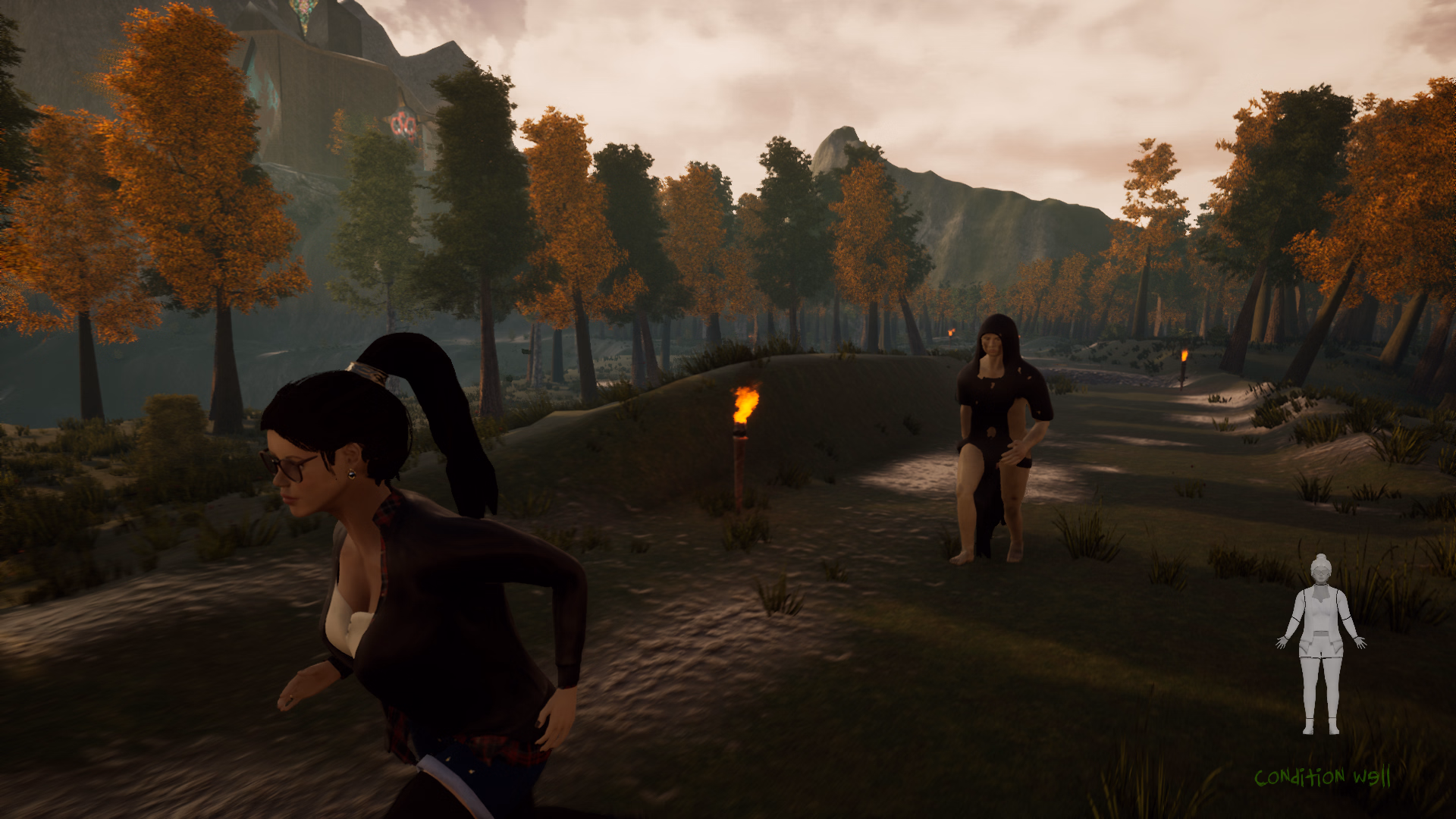
Task: Click the word Well in the status label
Action: tap(1371, 775)
